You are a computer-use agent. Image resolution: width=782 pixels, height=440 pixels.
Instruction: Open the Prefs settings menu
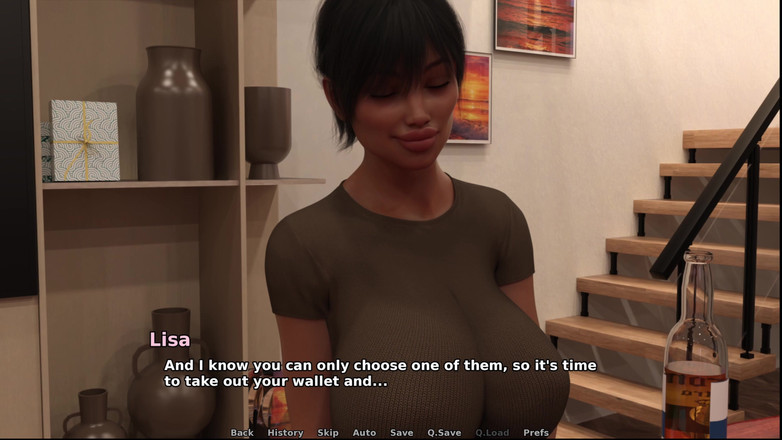point(536,433)
